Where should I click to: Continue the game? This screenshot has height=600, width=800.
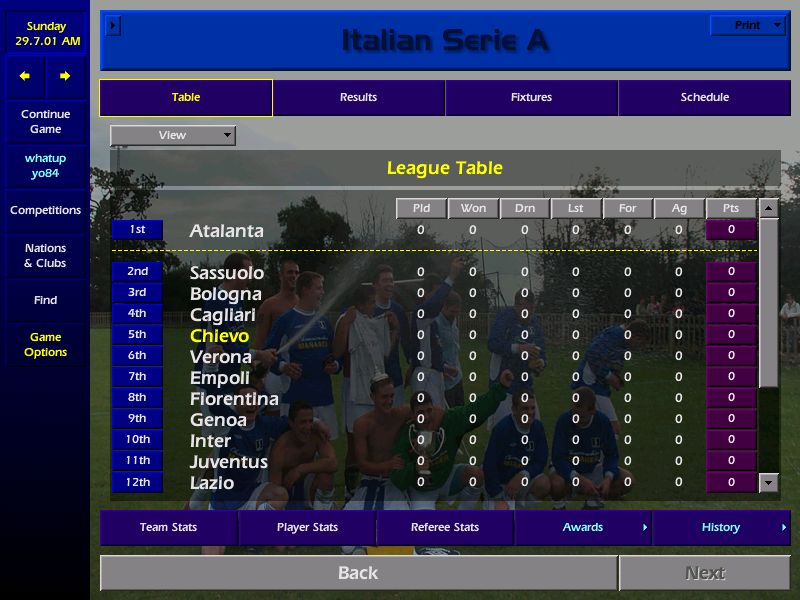pos(45,122)
